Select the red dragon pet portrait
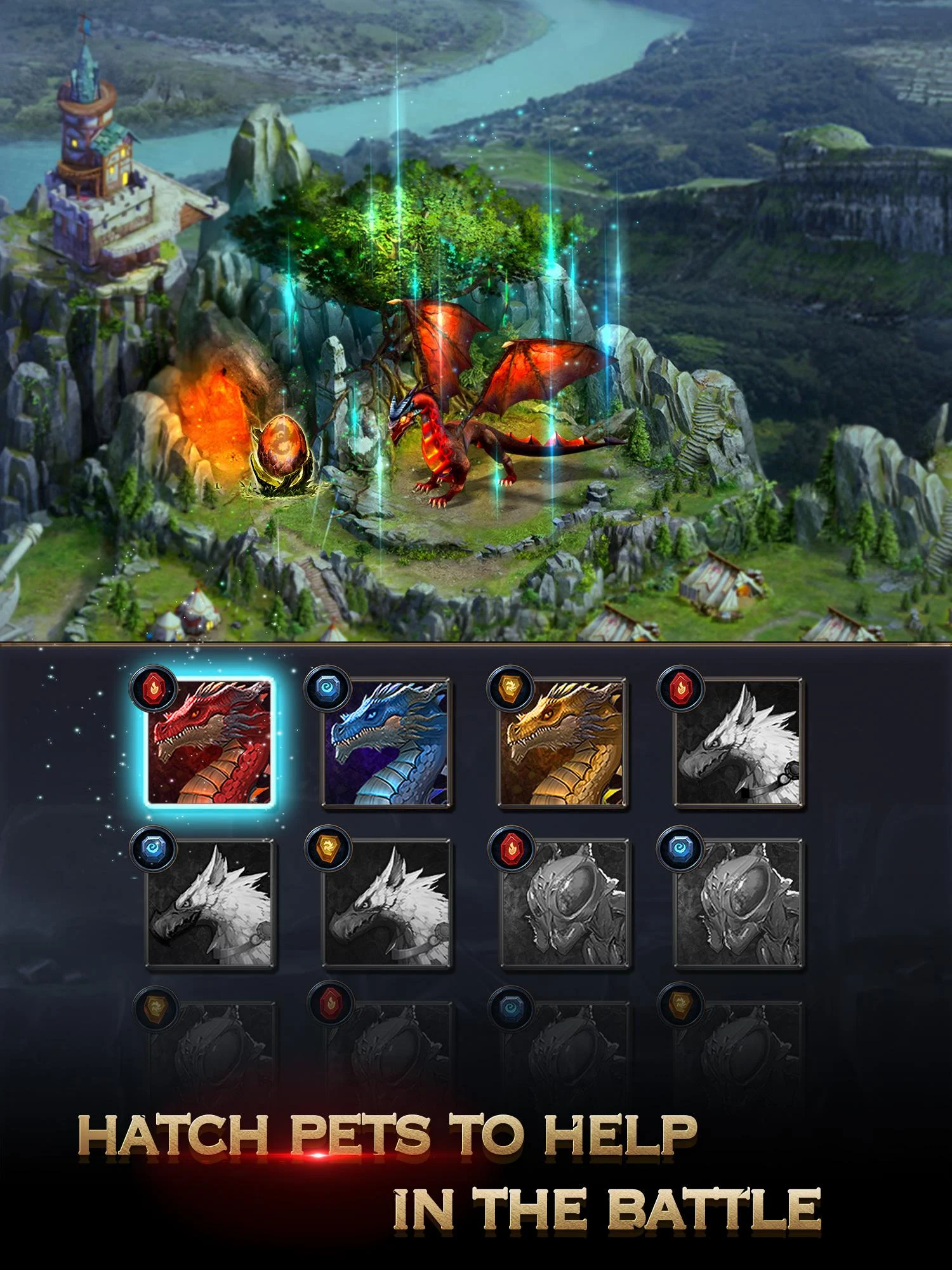This screenshot has width=952, height=1270. click(210, 743)
